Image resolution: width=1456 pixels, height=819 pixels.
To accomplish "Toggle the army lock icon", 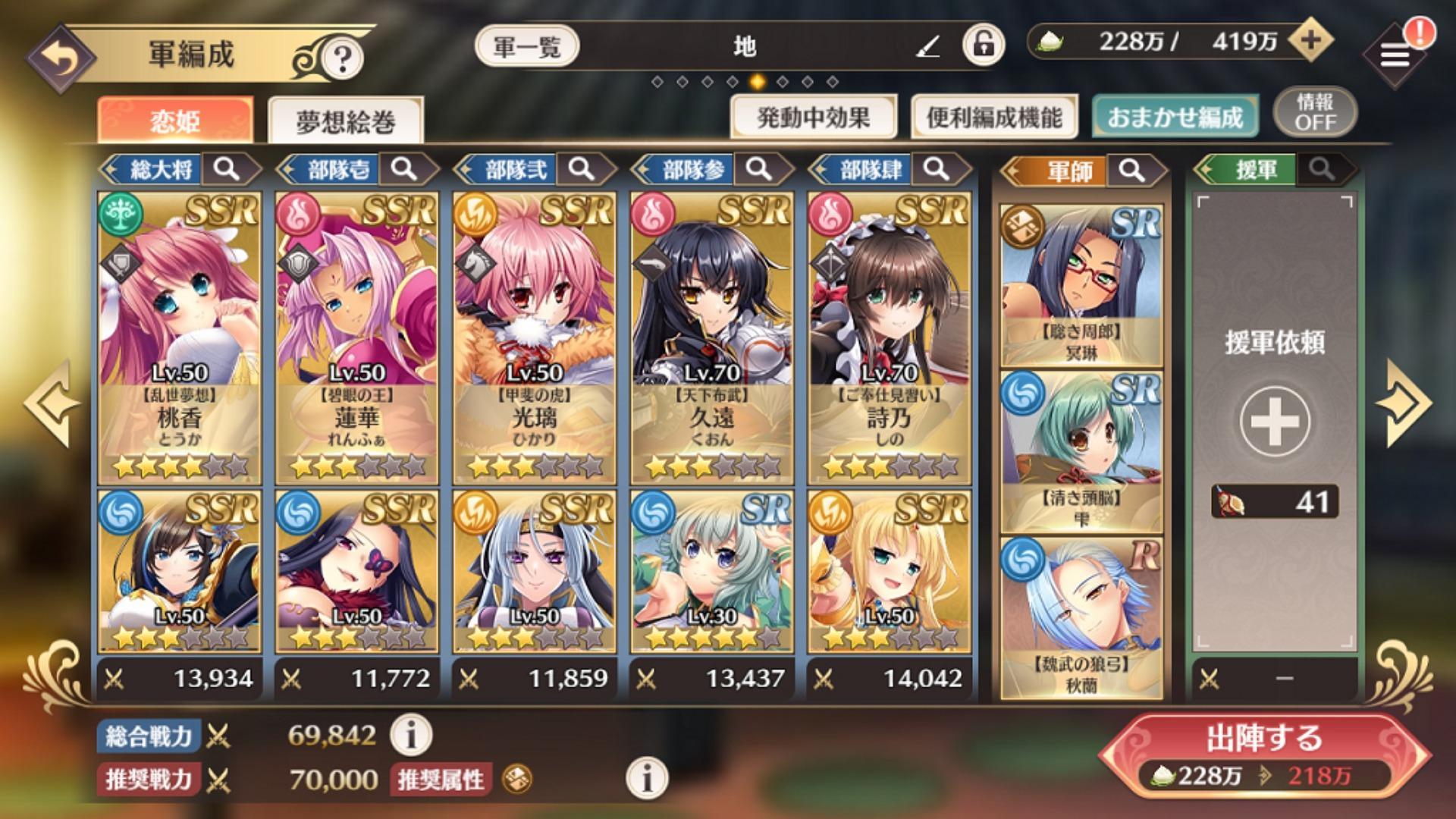I will click(984, 45).
